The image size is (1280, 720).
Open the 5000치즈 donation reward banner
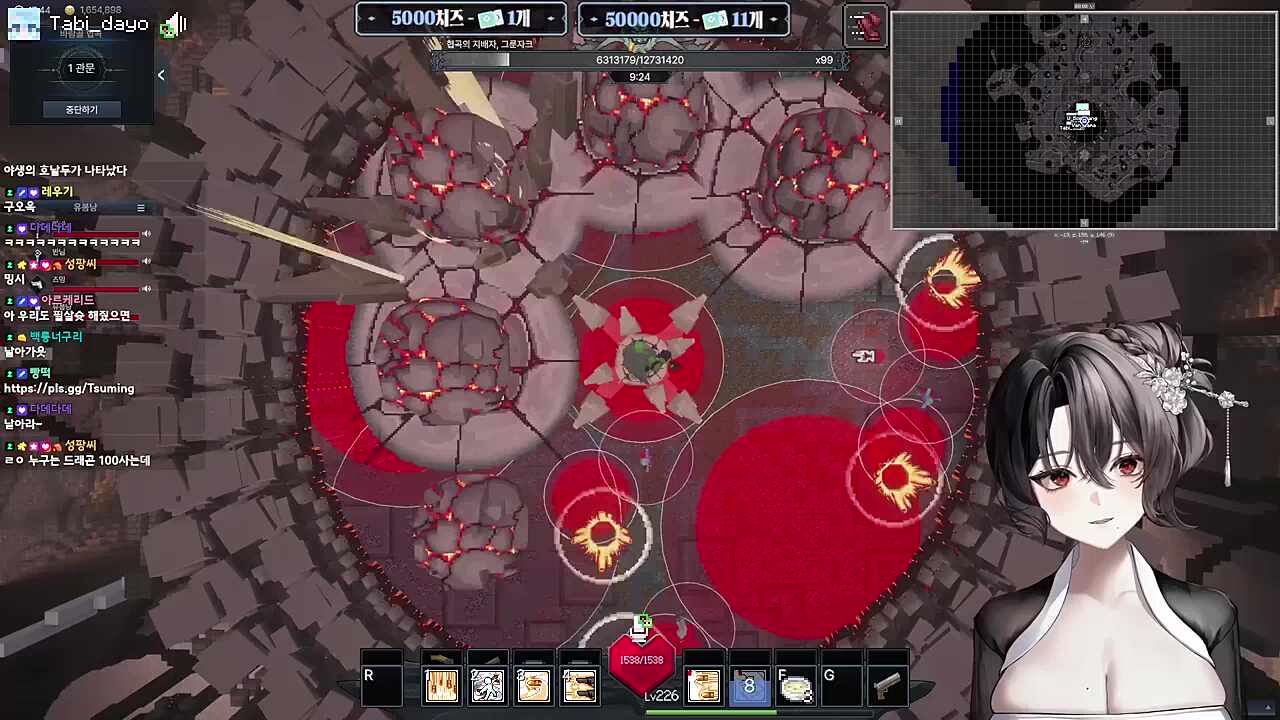[x=461, y=19]
